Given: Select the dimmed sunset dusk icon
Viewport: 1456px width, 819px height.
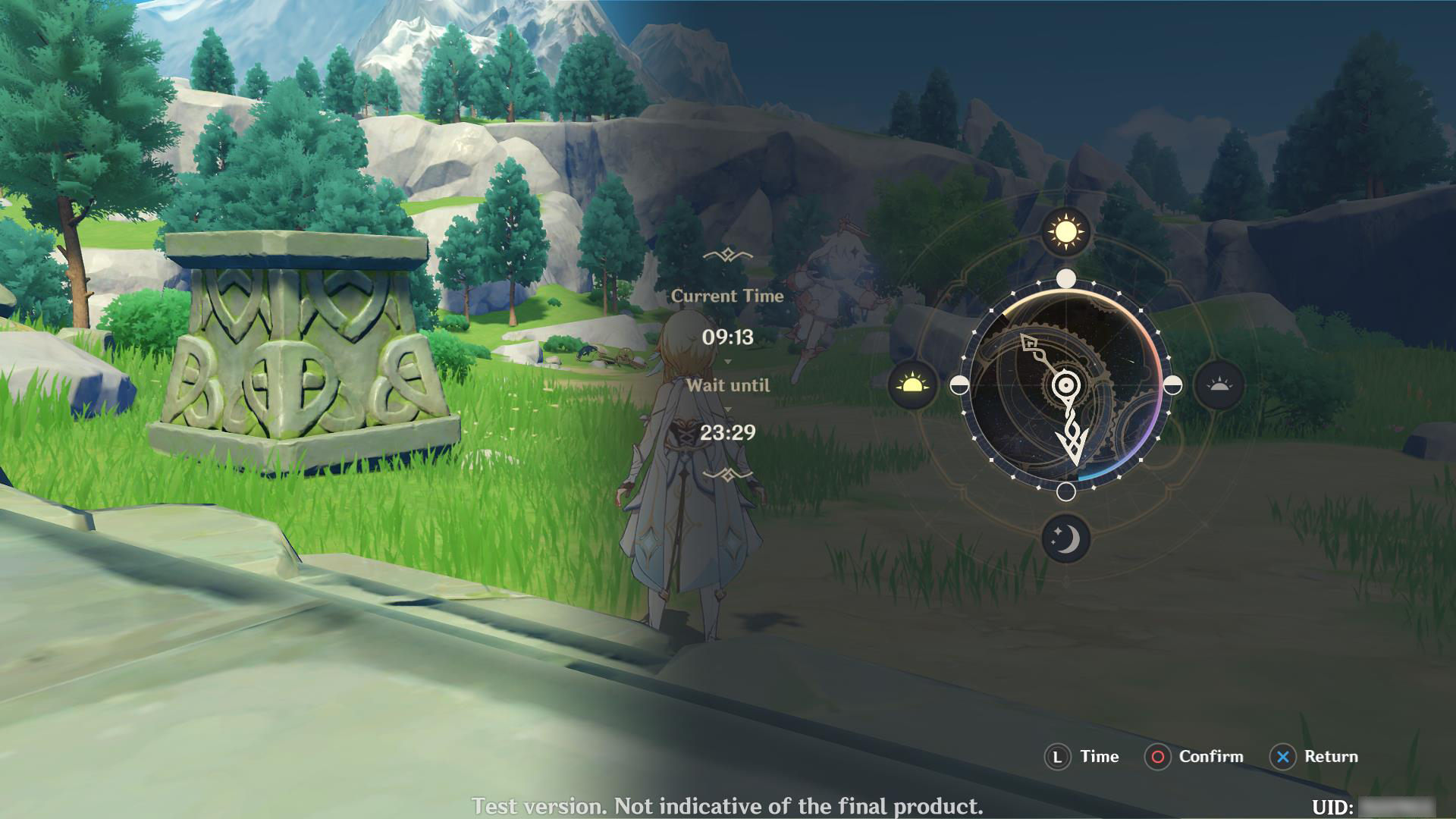Looking at the screenshot, I should pyautogui.click(x=1219, y=385).
